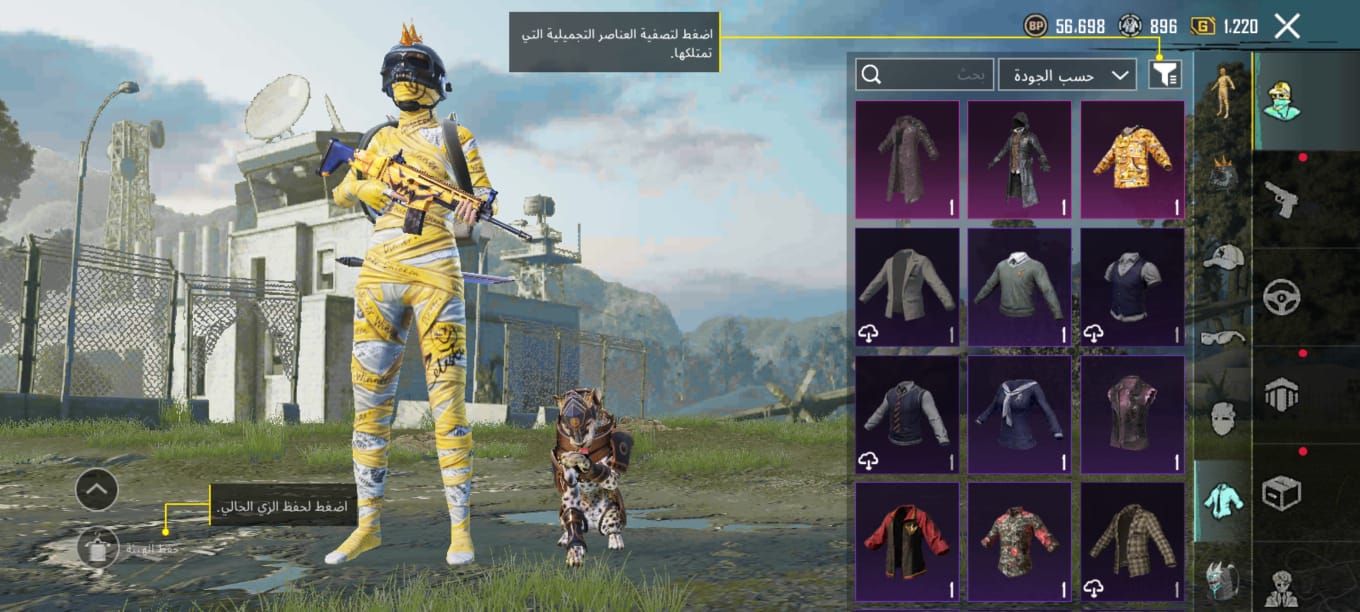Pick the green school sweater
The height and width of the screenshot is (612, 1360).
(x=1019, y=287)
